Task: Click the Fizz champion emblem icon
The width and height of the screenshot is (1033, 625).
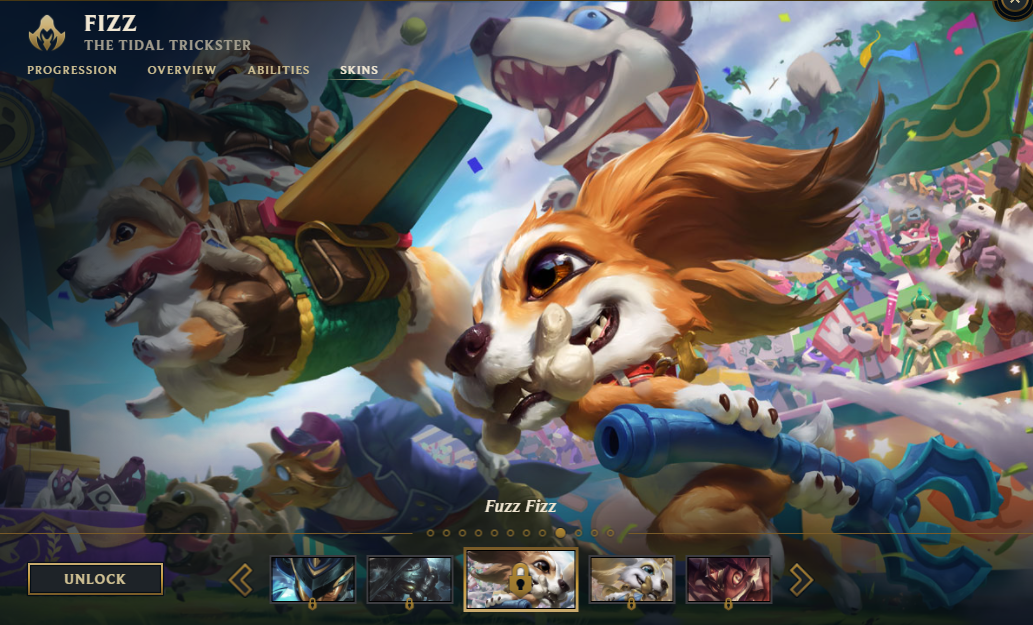Action: (x=47, y=32)
